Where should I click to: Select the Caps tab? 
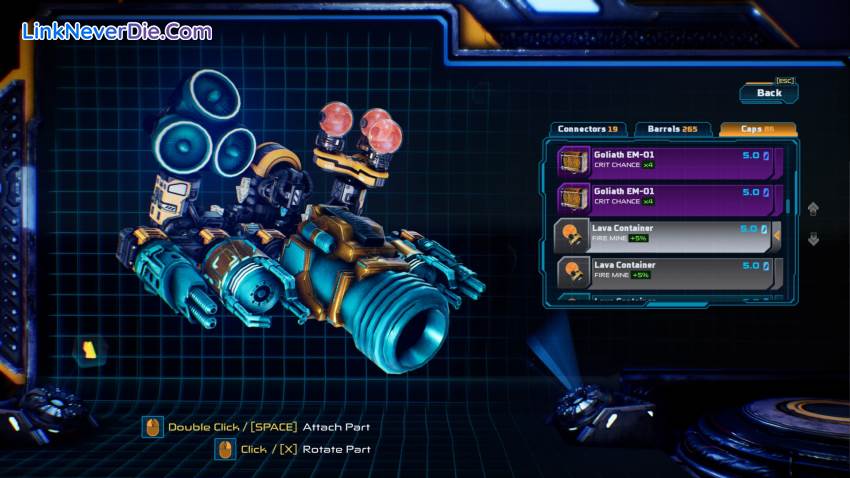[757, 129]
